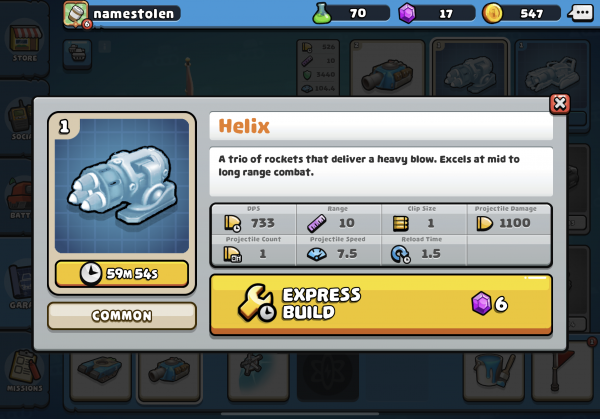Select the Helix weapon thumbnail
Screen dimensions: 600x419
pyautogui.click(x=121, y=188)
